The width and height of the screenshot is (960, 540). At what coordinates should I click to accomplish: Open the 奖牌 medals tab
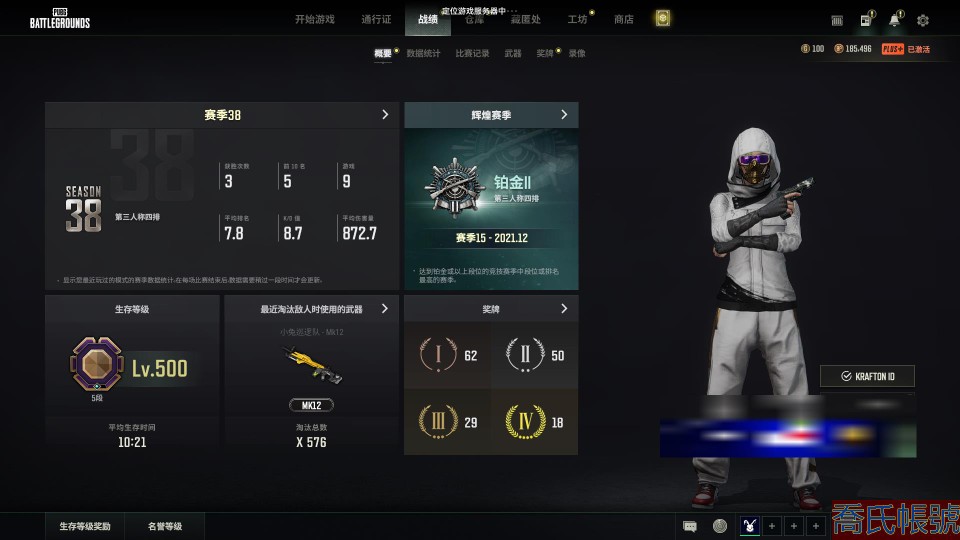[x=544, y=53]
